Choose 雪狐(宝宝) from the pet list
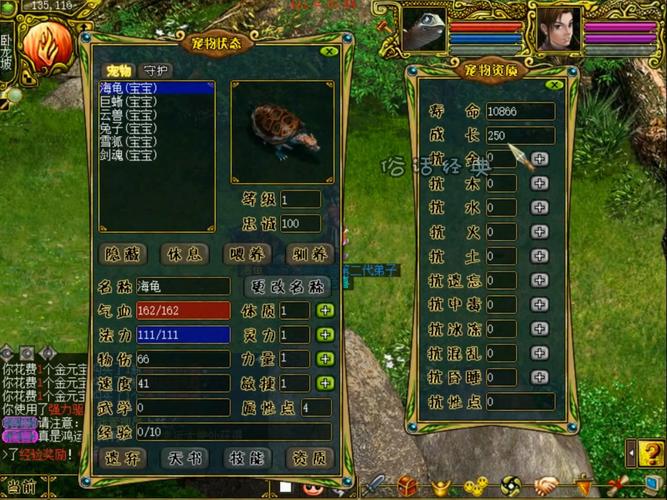The width and height of the screenshot is (667, 500). [x=128, y=142]
